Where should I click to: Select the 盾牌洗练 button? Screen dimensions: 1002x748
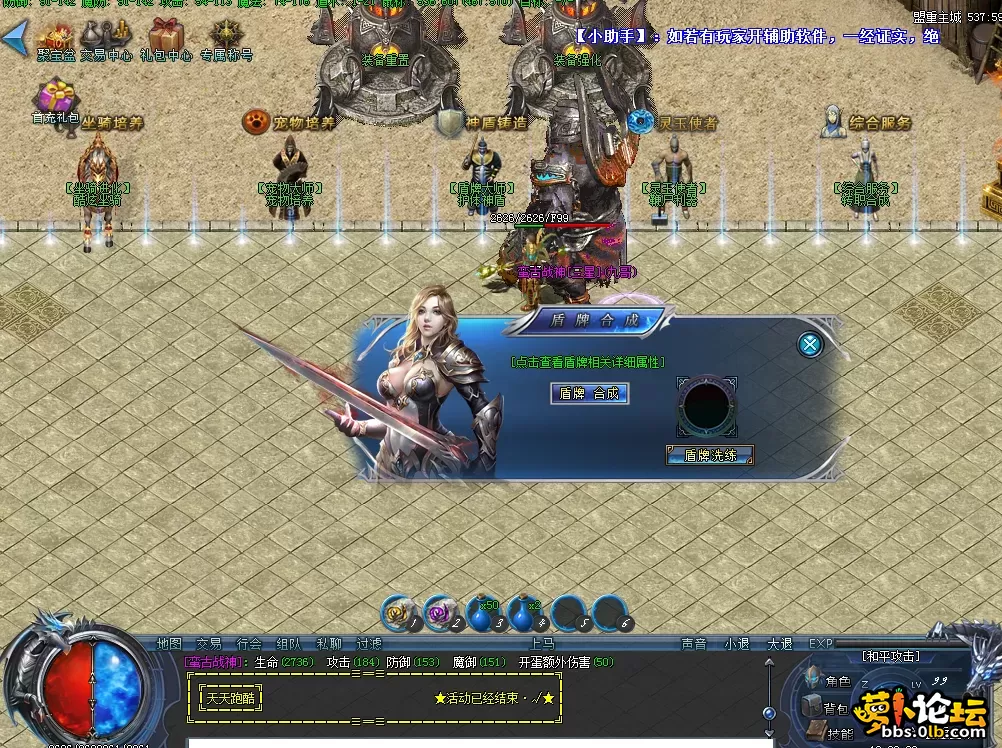tap(710, 455)
